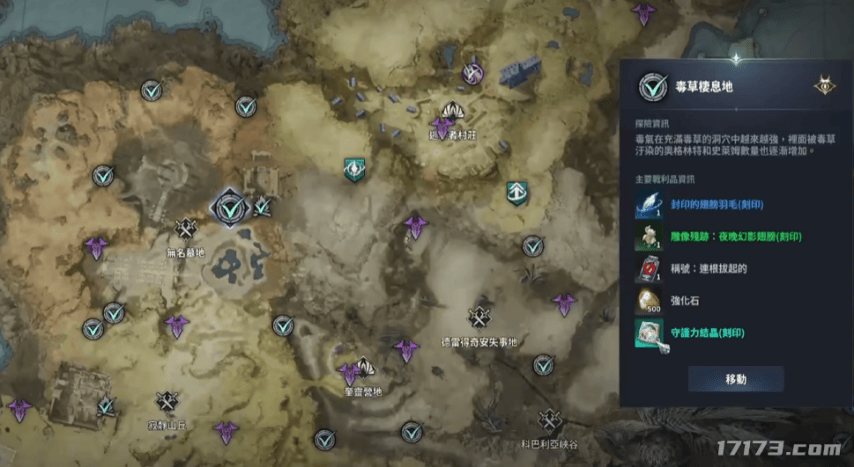Click the crossed-swords marker at 寂靜山丘

click(x=166, y=401)
